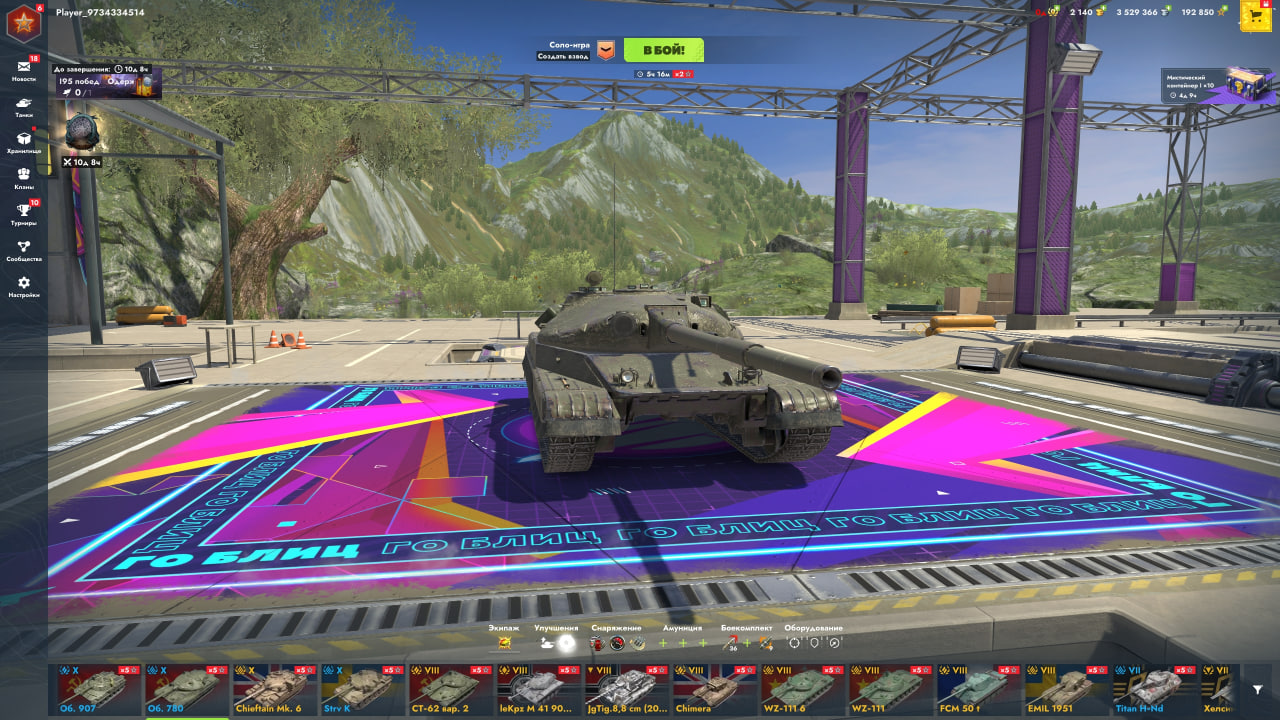The height and width of the screenshot is (720, 1280).
Task: Click Создать взвод to form a platoon
Action: click(x=563, y=56)
